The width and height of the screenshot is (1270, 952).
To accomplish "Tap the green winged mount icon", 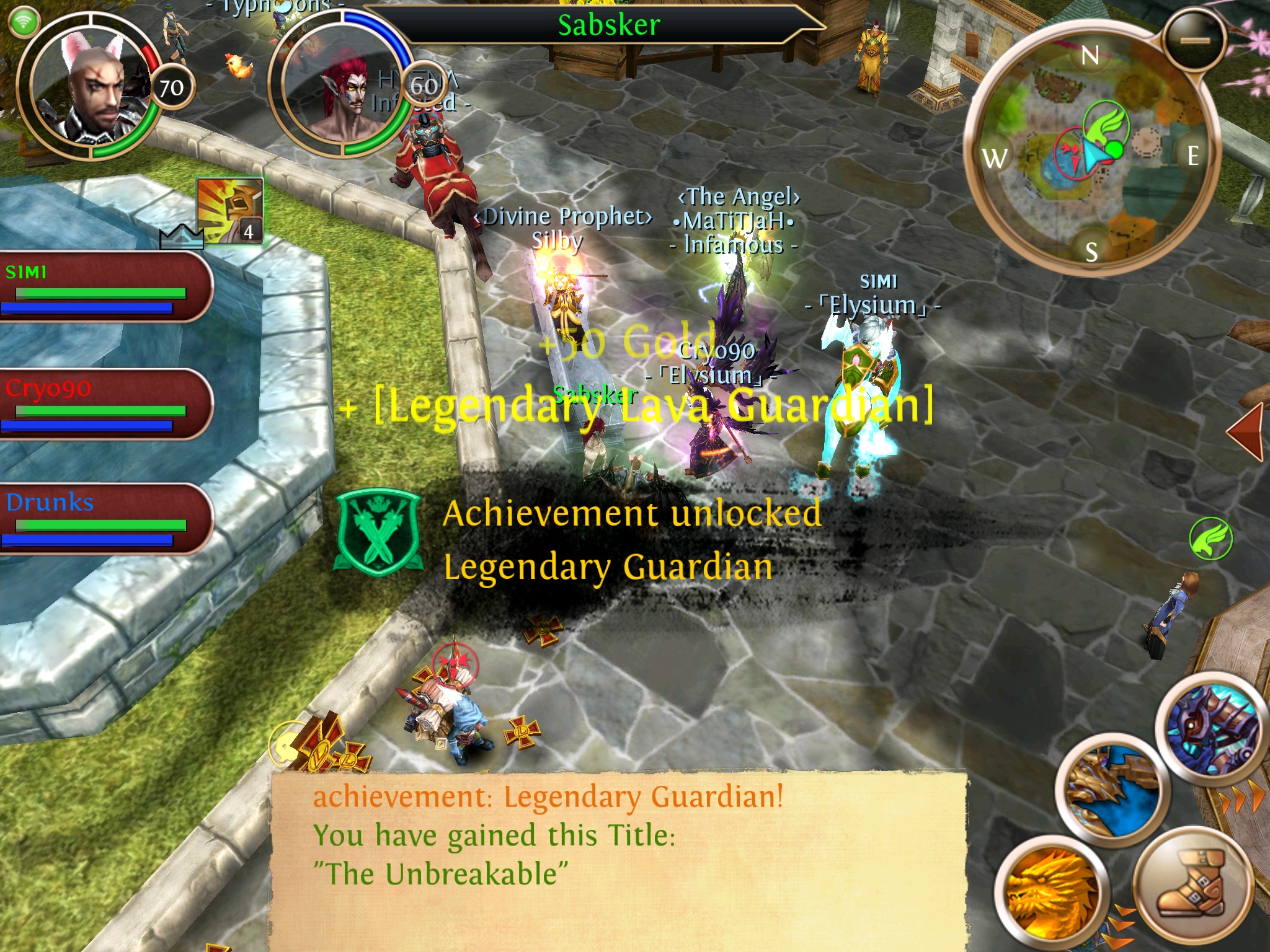I will click(x=1210, y=538).
